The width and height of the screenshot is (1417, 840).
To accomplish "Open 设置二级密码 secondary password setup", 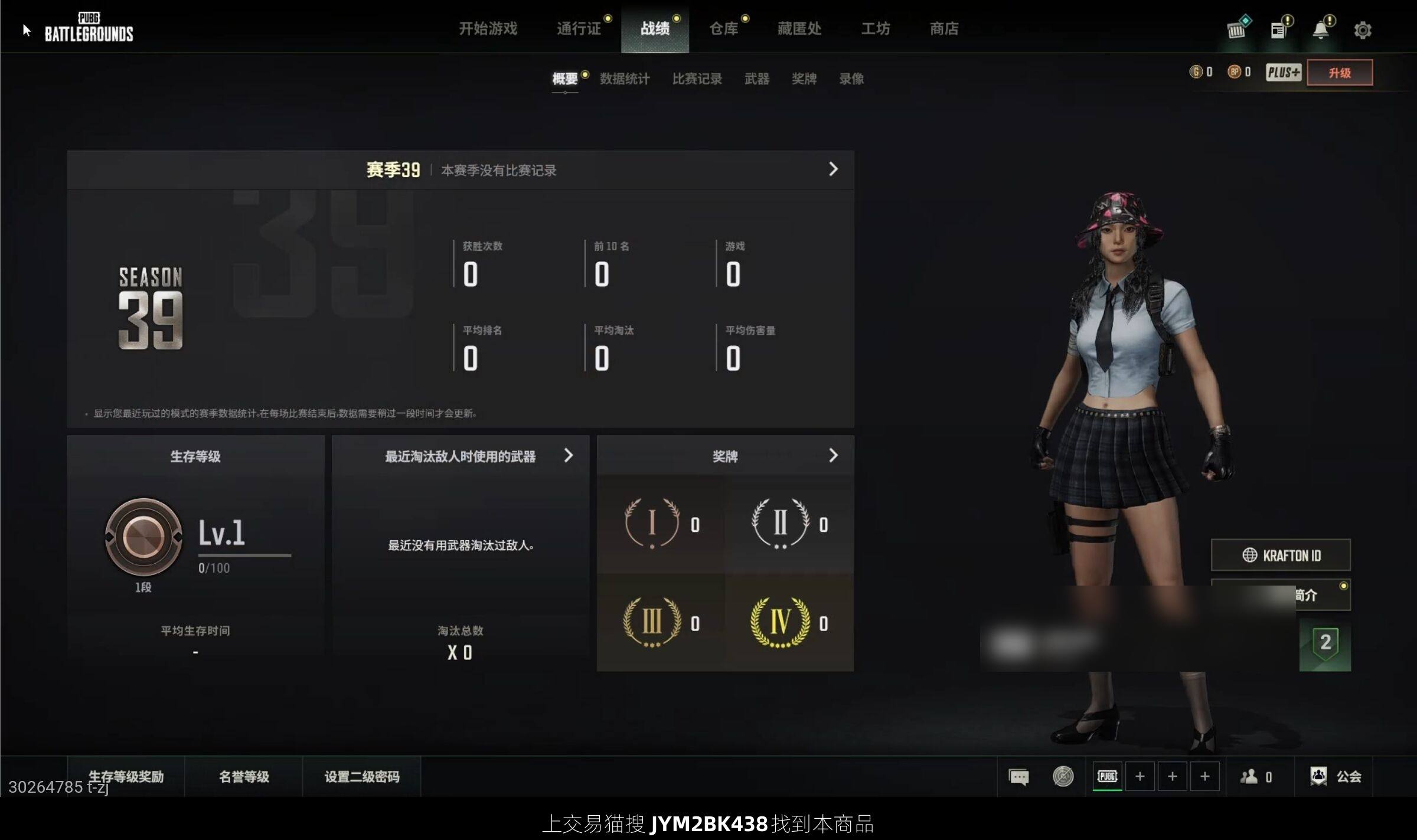I will pos(362,776).
